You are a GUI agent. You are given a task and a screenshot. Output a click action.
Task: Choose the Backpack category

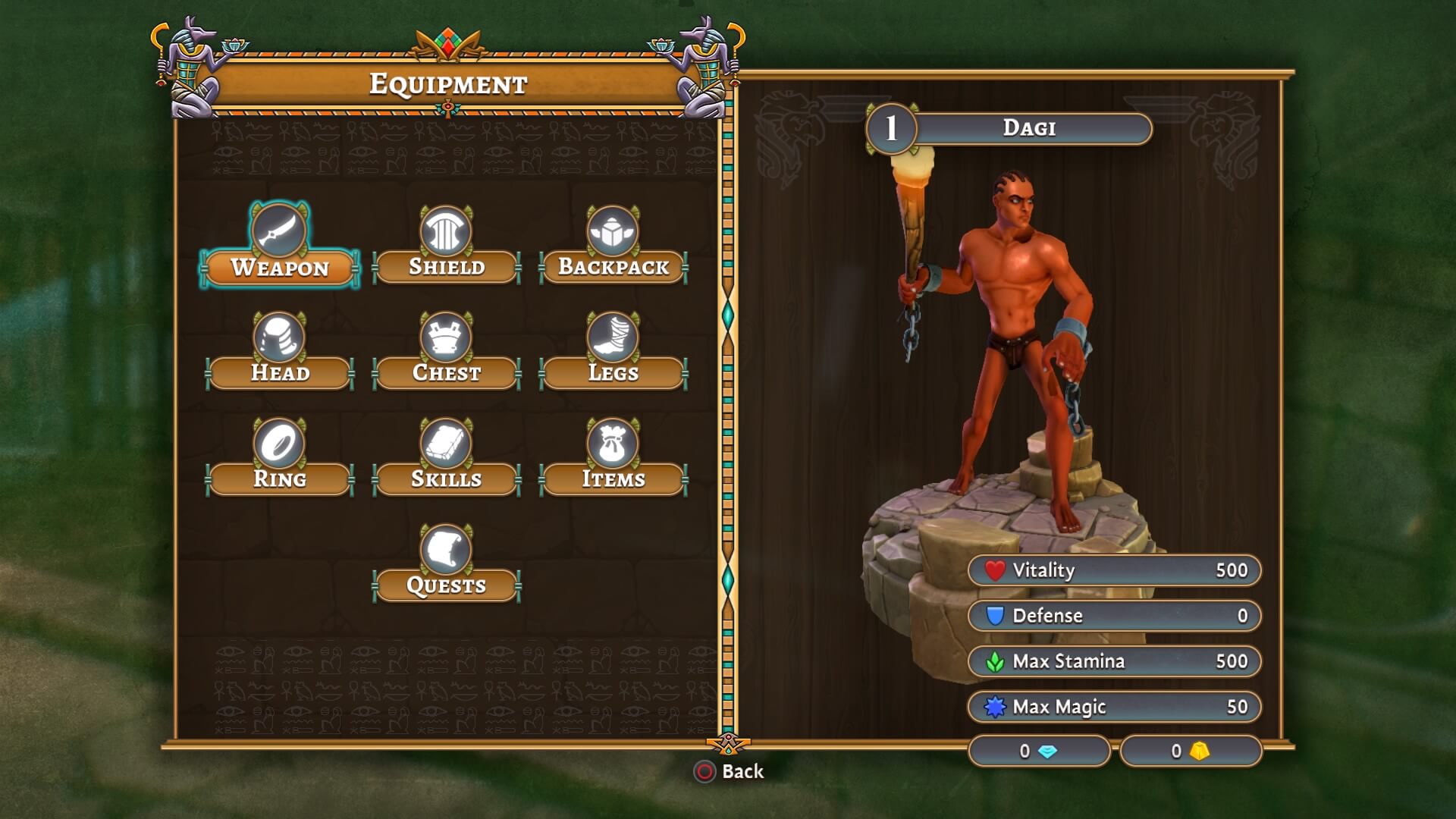coord(613,267)
